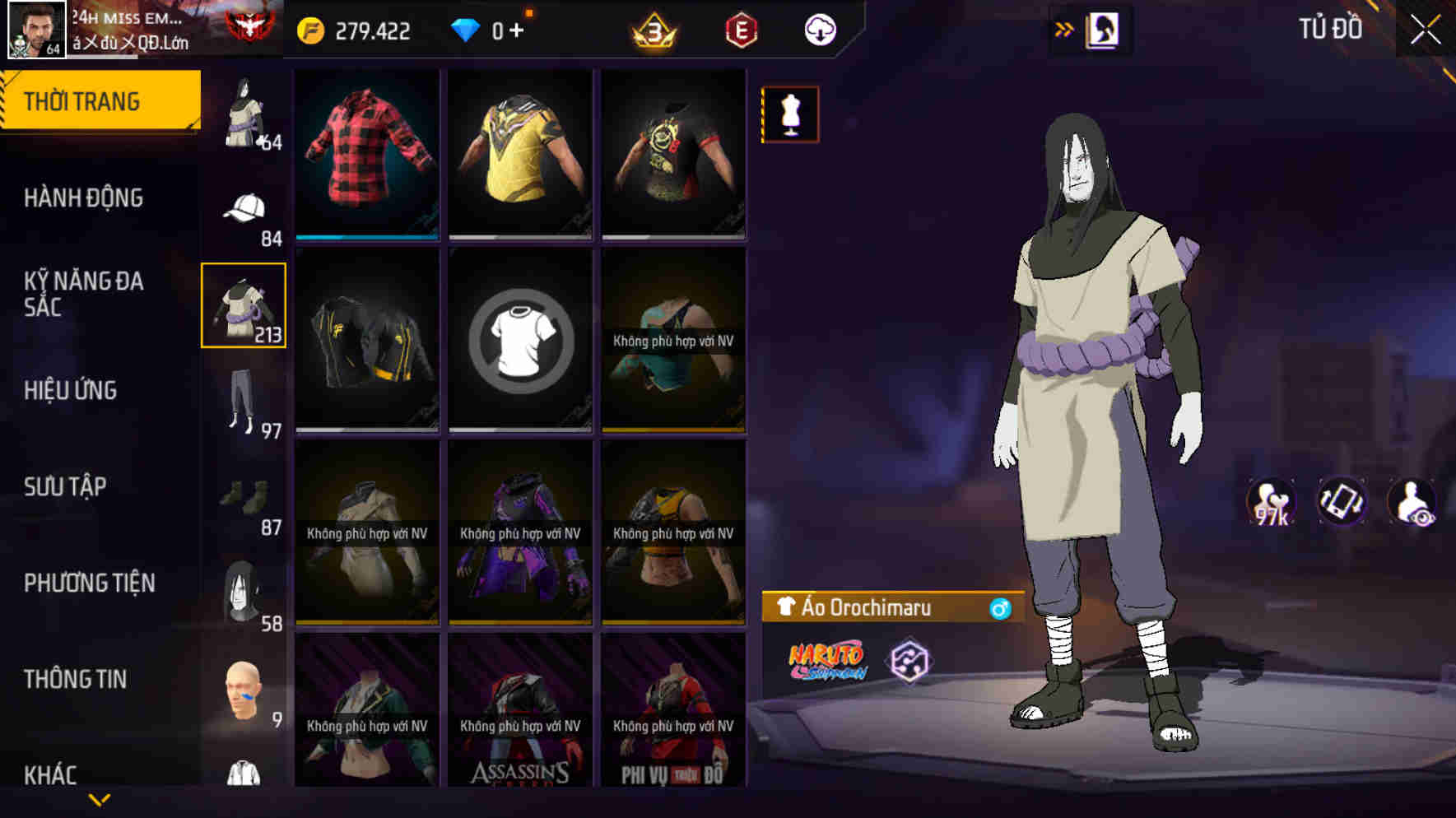Expand the sidebar with the down chevron
The image size is (1456, 818).
coord(99,798)
